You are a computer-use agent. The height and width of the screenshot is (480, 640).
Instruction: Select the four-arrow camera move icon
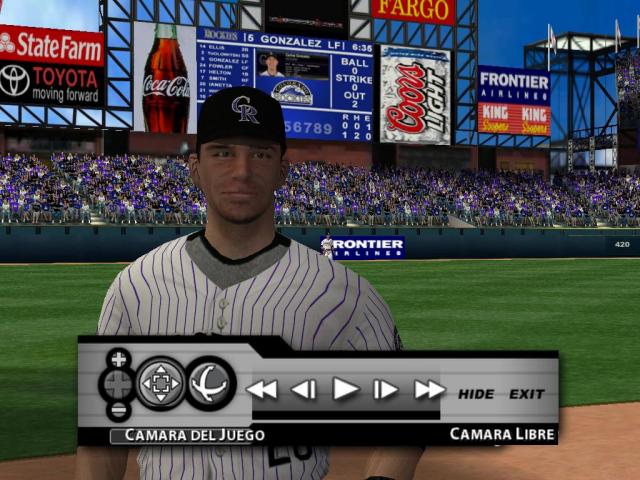click(x=160, y=384)
